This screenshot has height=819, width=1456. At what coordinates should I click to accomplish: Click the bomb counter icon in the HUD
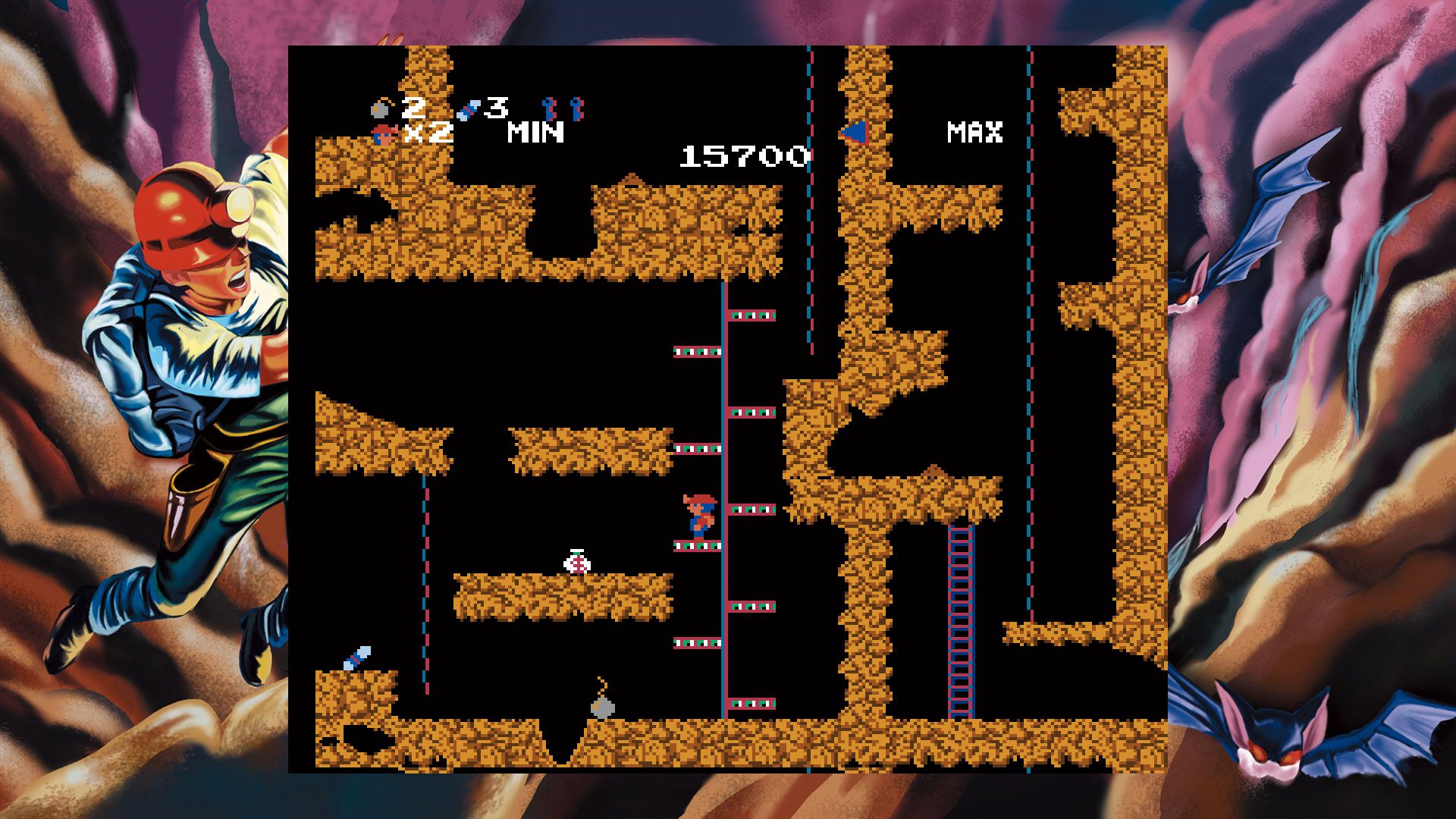point(378,109)
